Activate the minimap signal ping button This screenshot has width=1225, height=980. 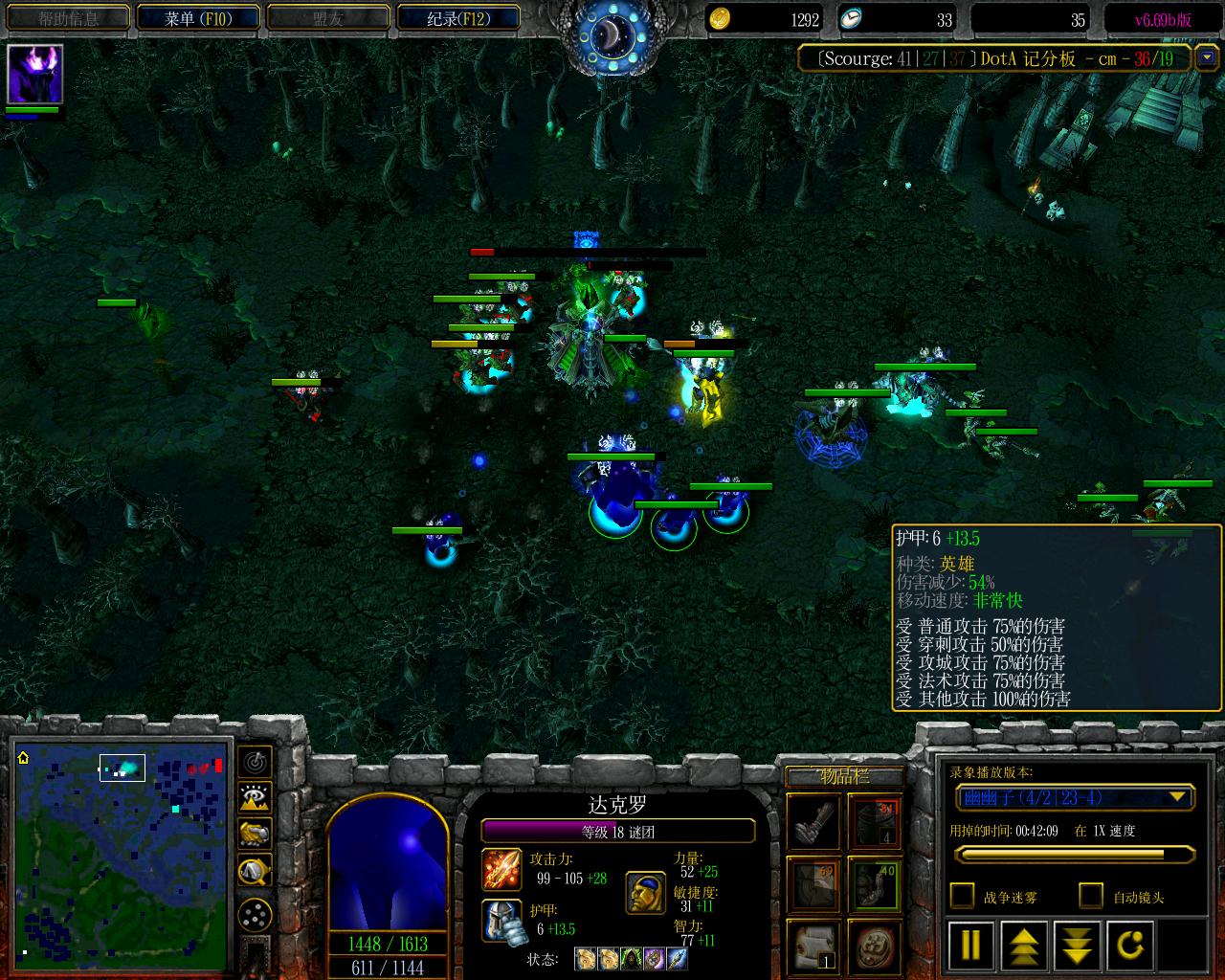tap(255, 762)
